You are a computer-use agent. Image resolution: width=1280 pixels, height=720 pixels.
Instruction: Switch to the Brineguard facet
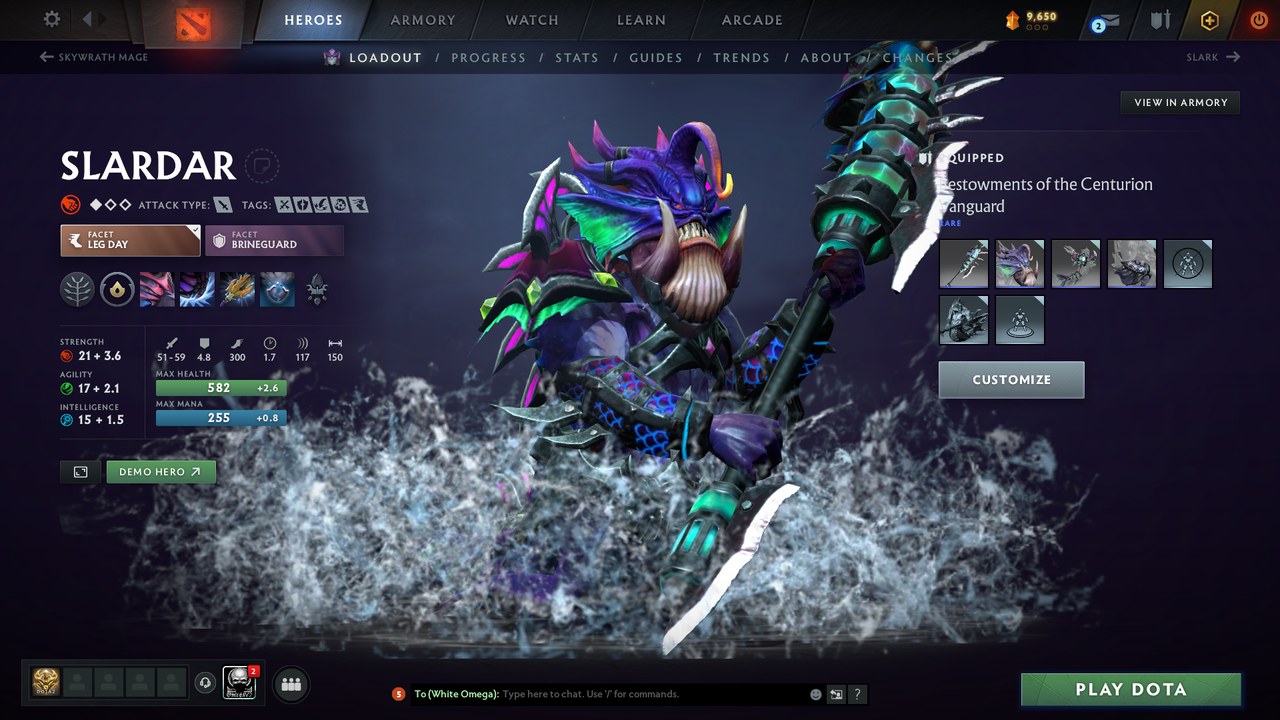click(x=275, y=240)
